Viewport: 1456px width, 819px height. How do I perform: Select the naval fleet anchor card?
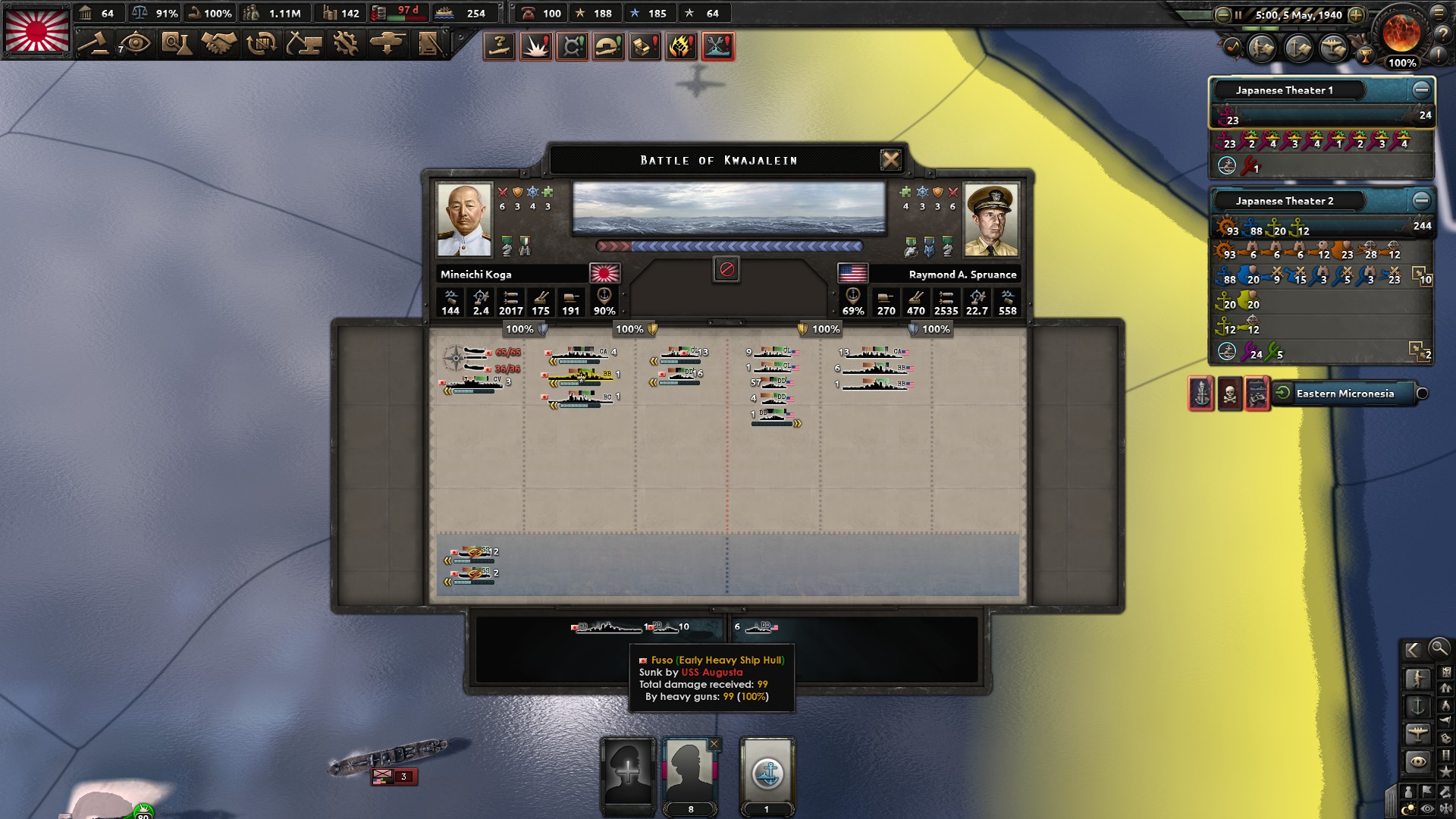767,773
